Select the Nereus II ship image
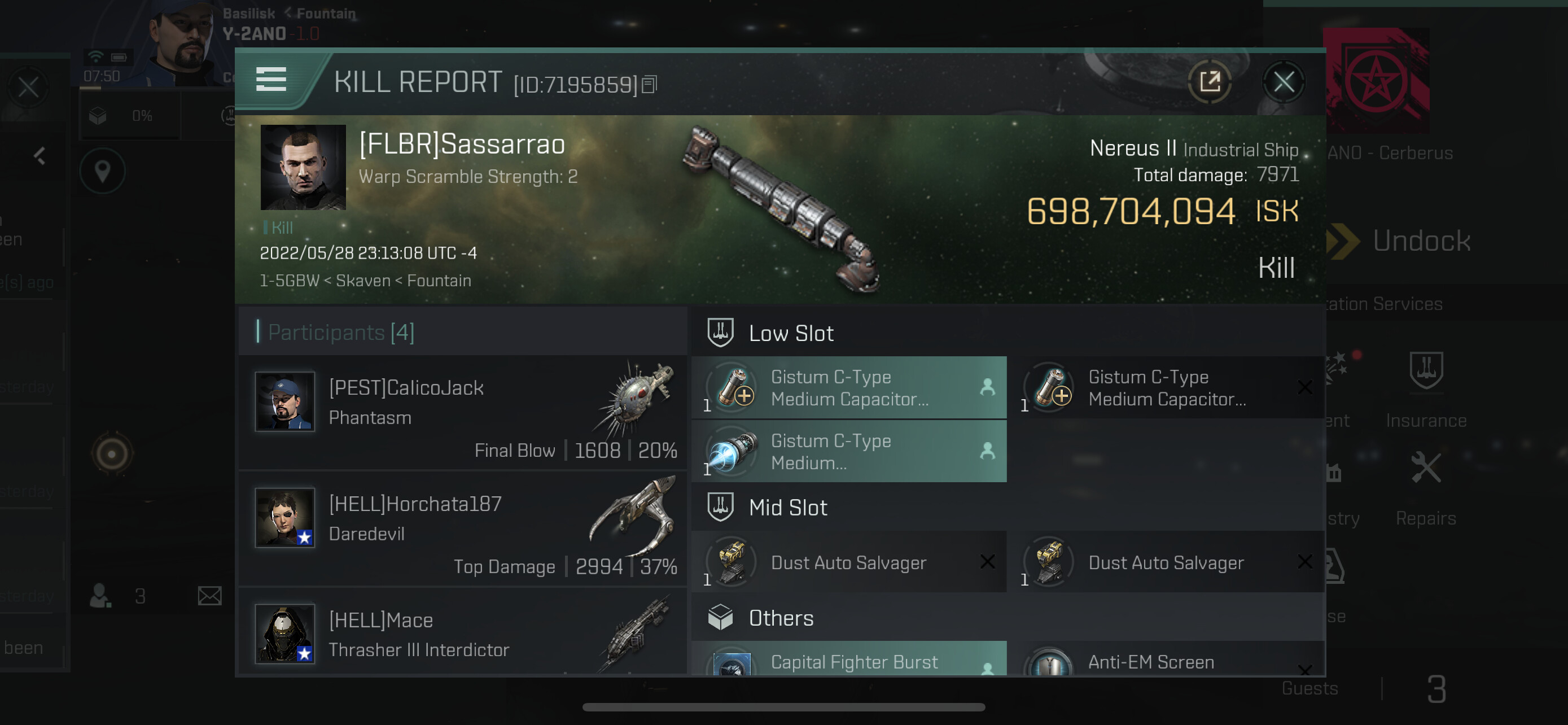The width and height of the screenshot is (1568, 725). (x=782, y=208)
